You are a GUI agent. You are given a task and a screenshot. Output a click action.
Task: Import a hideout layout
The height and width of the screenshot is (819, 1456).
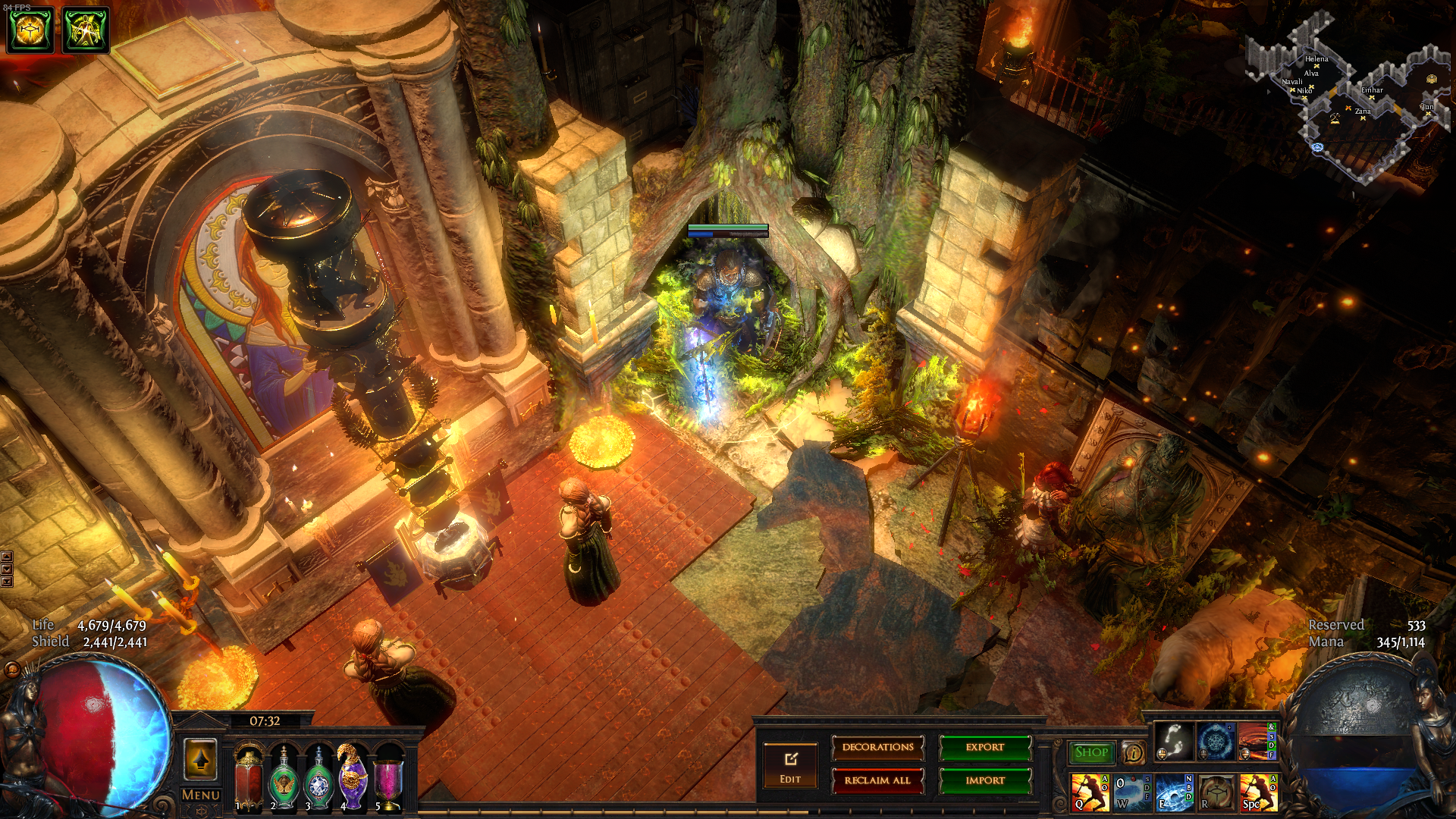(x=985, y=780)
